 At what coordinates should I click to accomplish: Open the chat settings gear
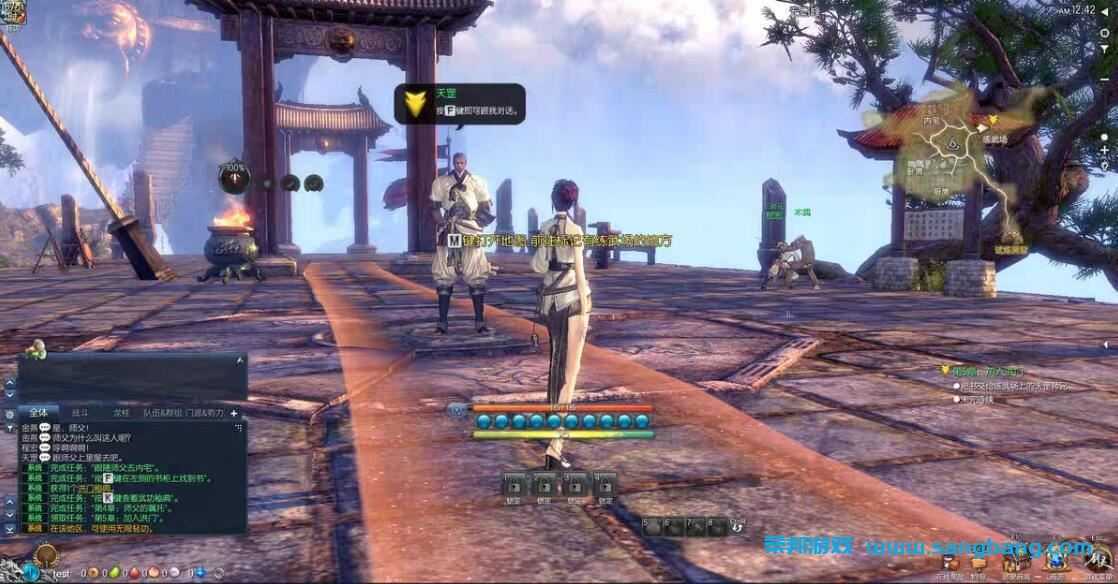[10, 414]
